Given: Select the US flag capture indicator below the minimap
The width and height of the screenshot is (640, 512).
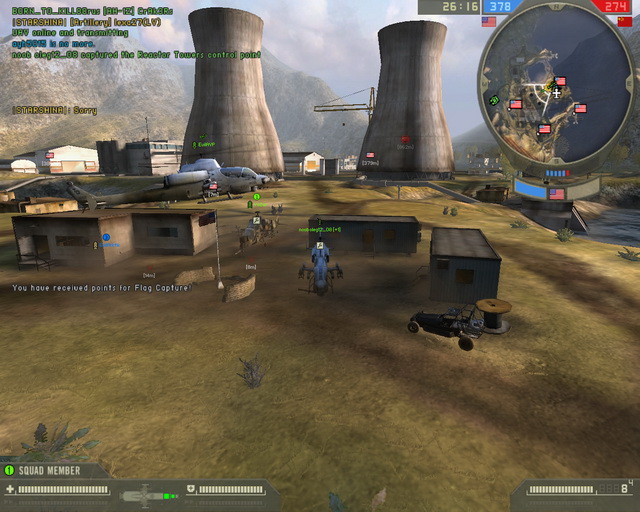Looking at the screenshot, I should pyautogui.click(x=556, y=193).
